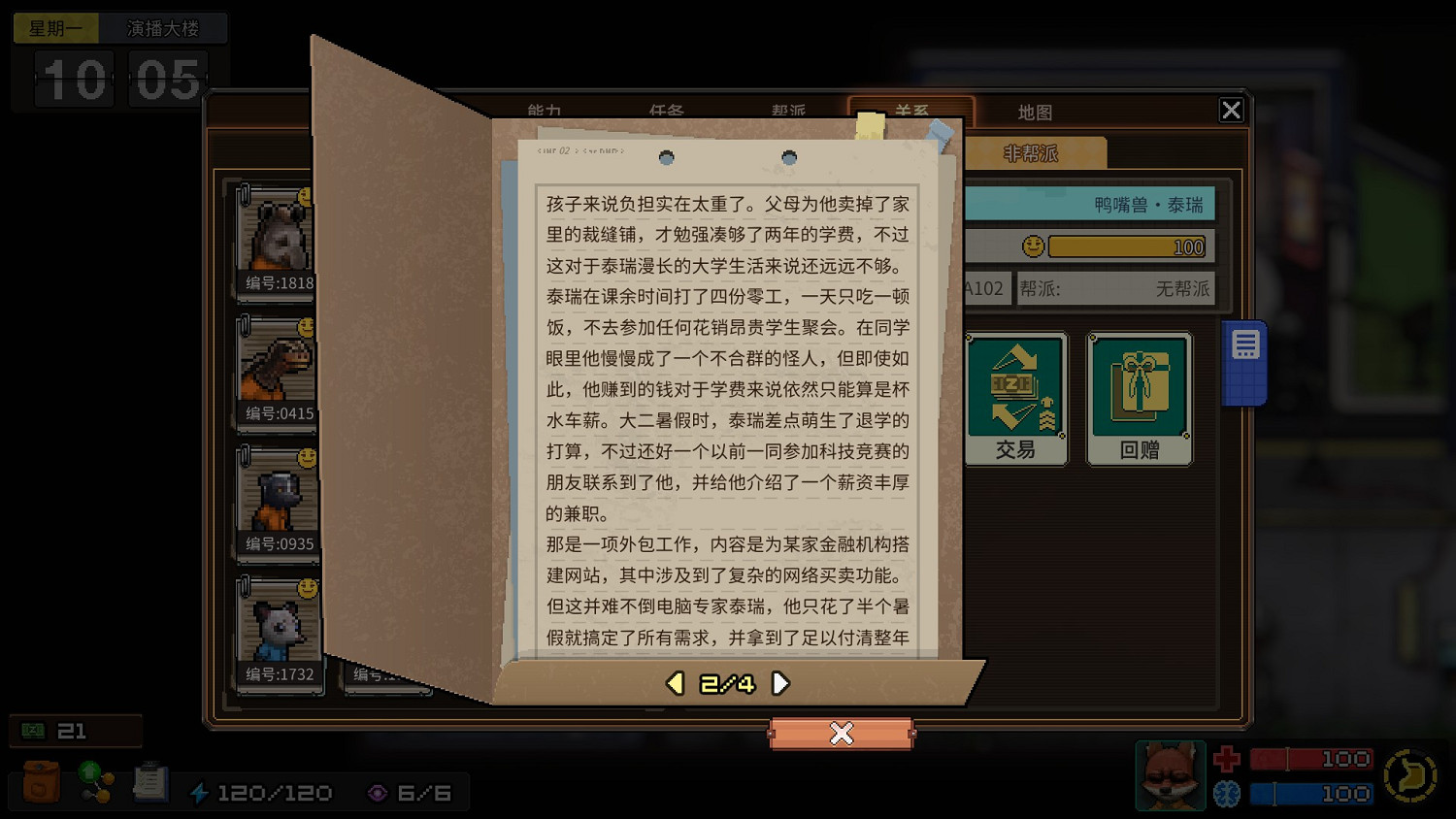Open the backpack inventory icon

39,782
